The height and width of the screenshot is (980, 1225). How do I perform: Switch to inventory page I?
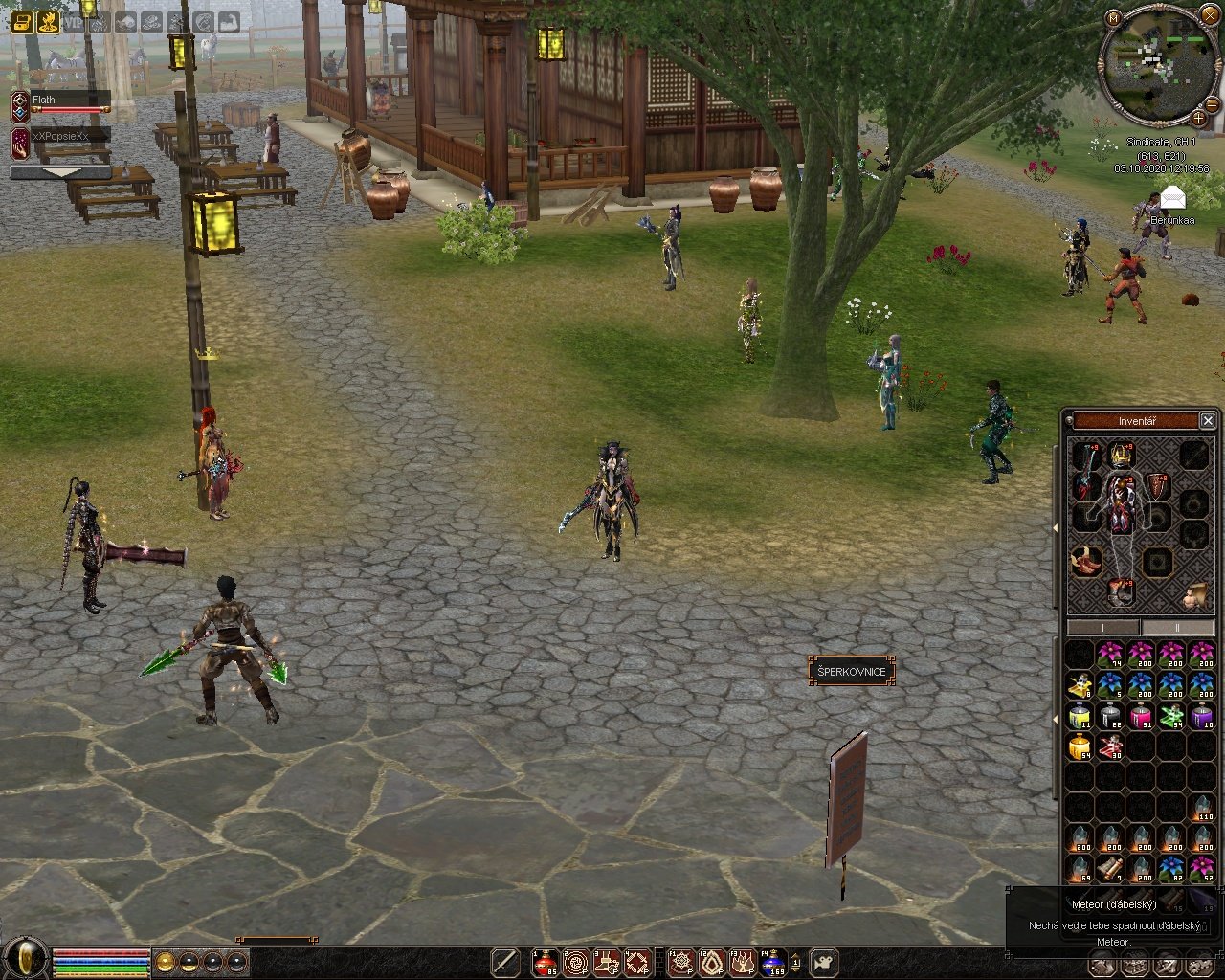[x=1103, y=628]
